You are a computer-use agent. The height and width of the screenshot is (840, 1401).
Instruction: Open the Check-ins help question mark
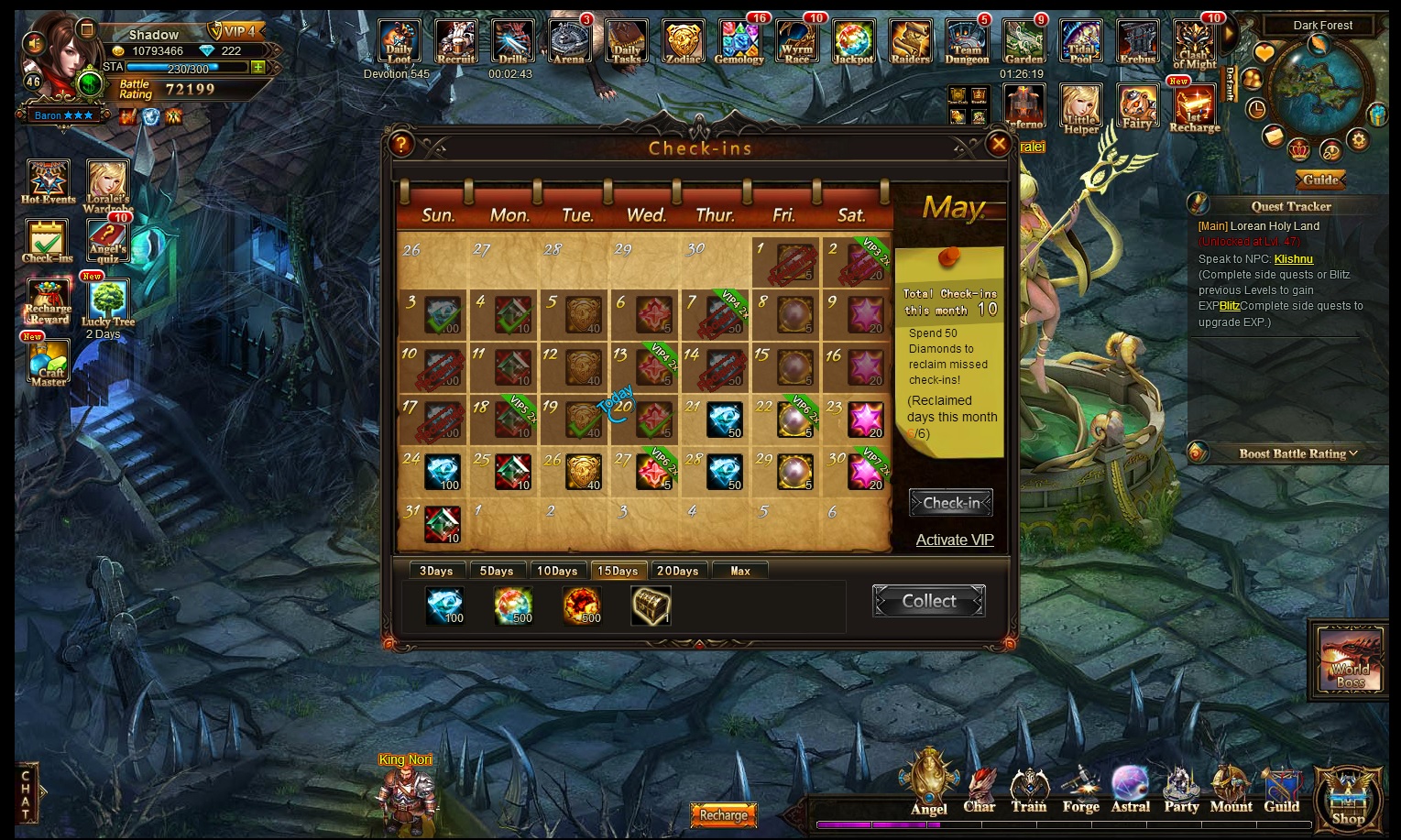pos(401,144)
